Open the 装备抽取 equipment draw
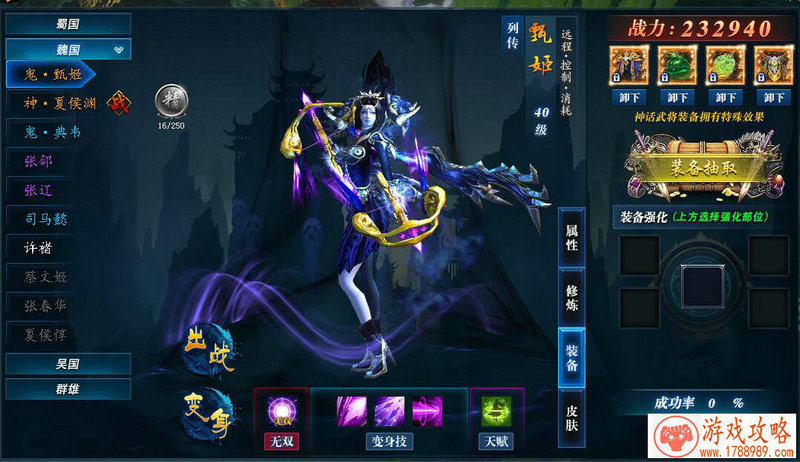 point(699,168)
